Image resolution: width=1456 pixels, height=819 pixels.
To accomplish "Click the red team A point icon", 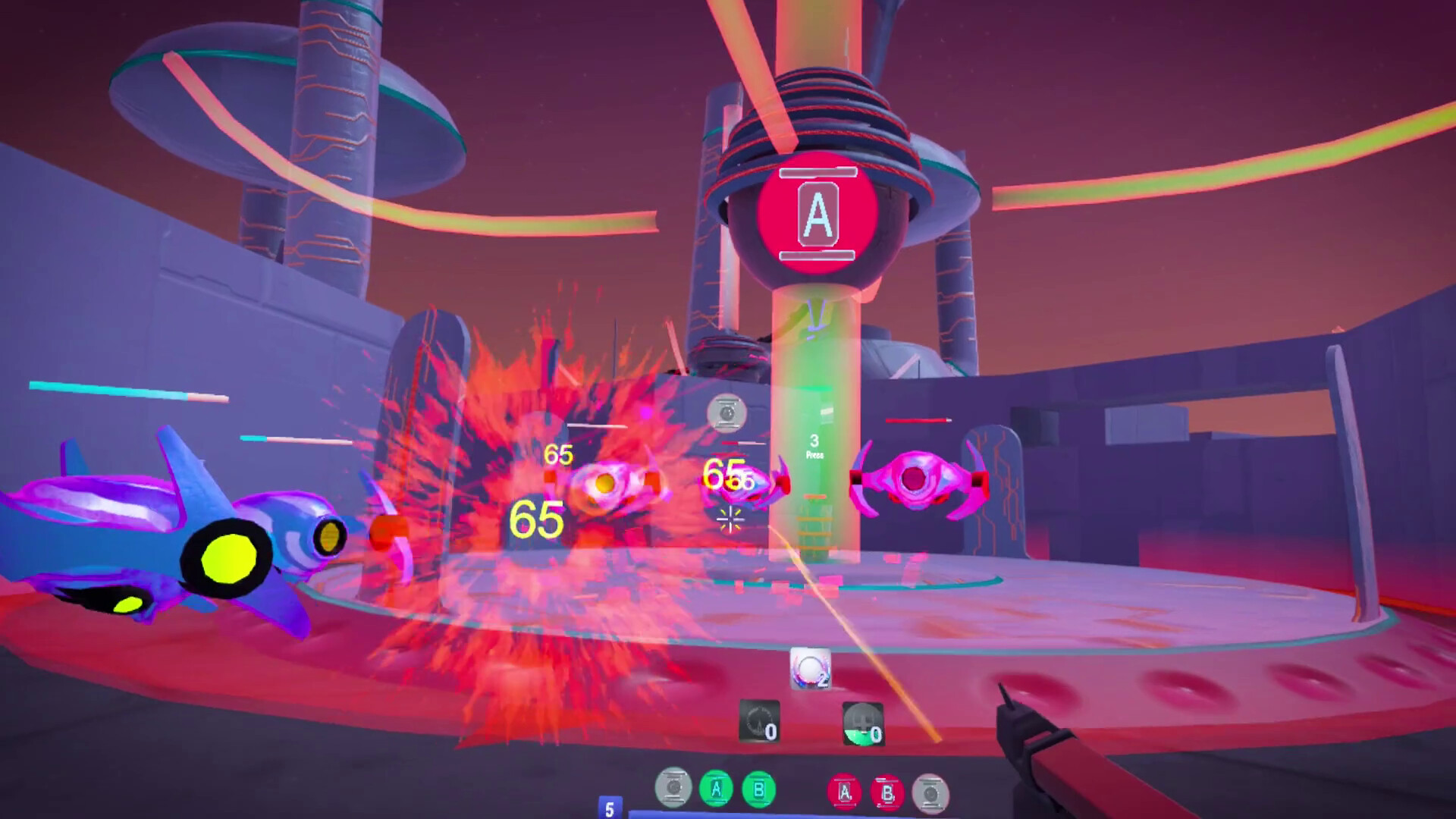I will pyautogui.click(x=845, y=789).
